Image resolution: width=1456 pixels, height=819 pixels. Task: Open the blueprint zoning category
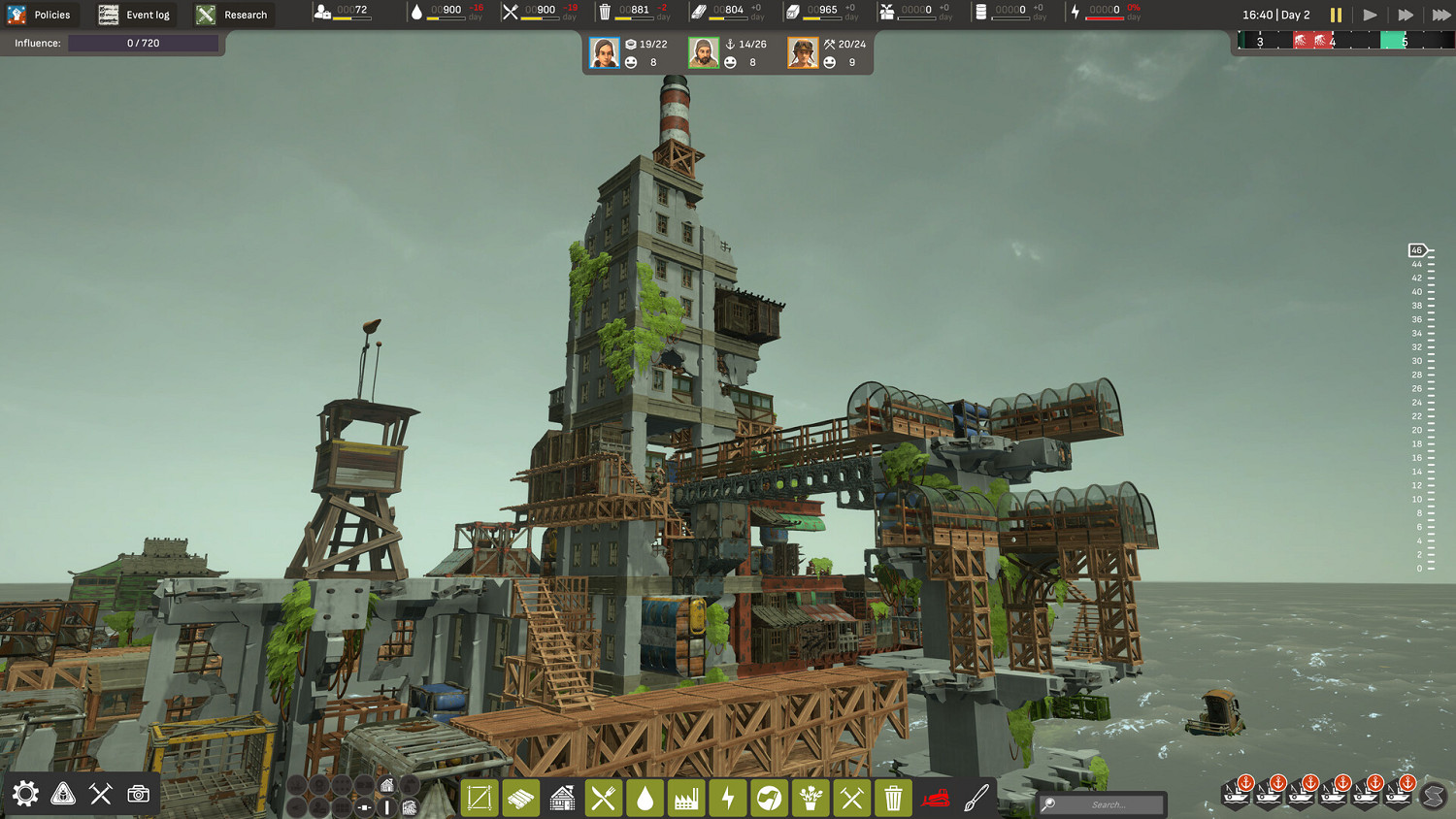tap(480, 798)
